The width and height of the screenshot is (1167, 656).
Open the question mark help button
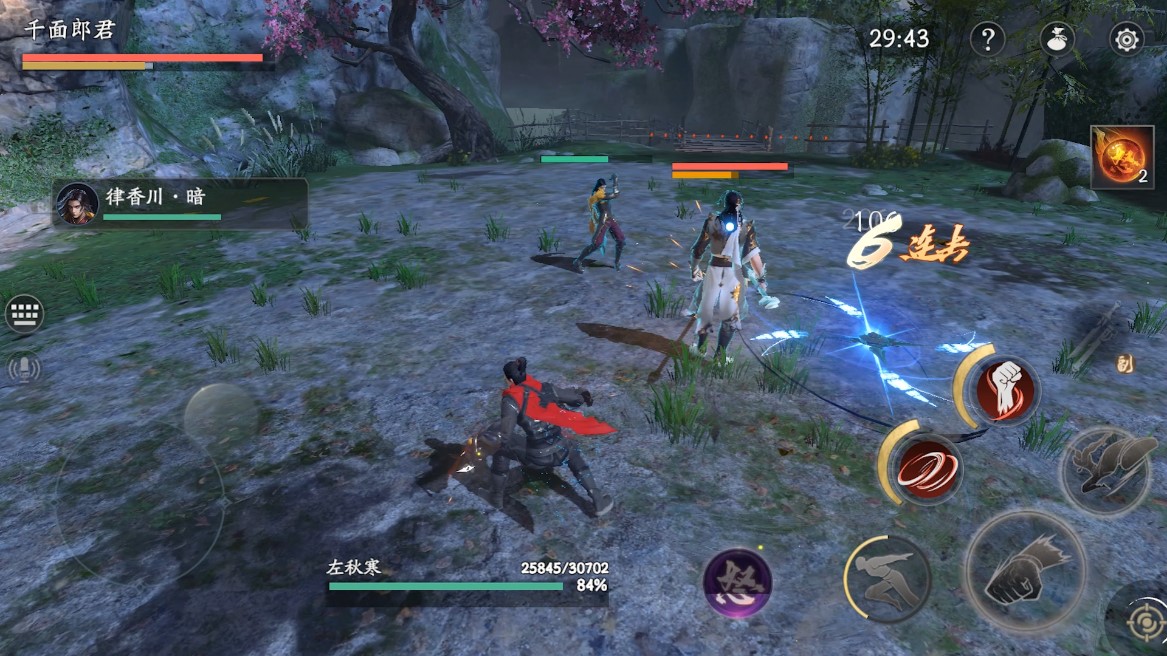(x=987, y=39)
